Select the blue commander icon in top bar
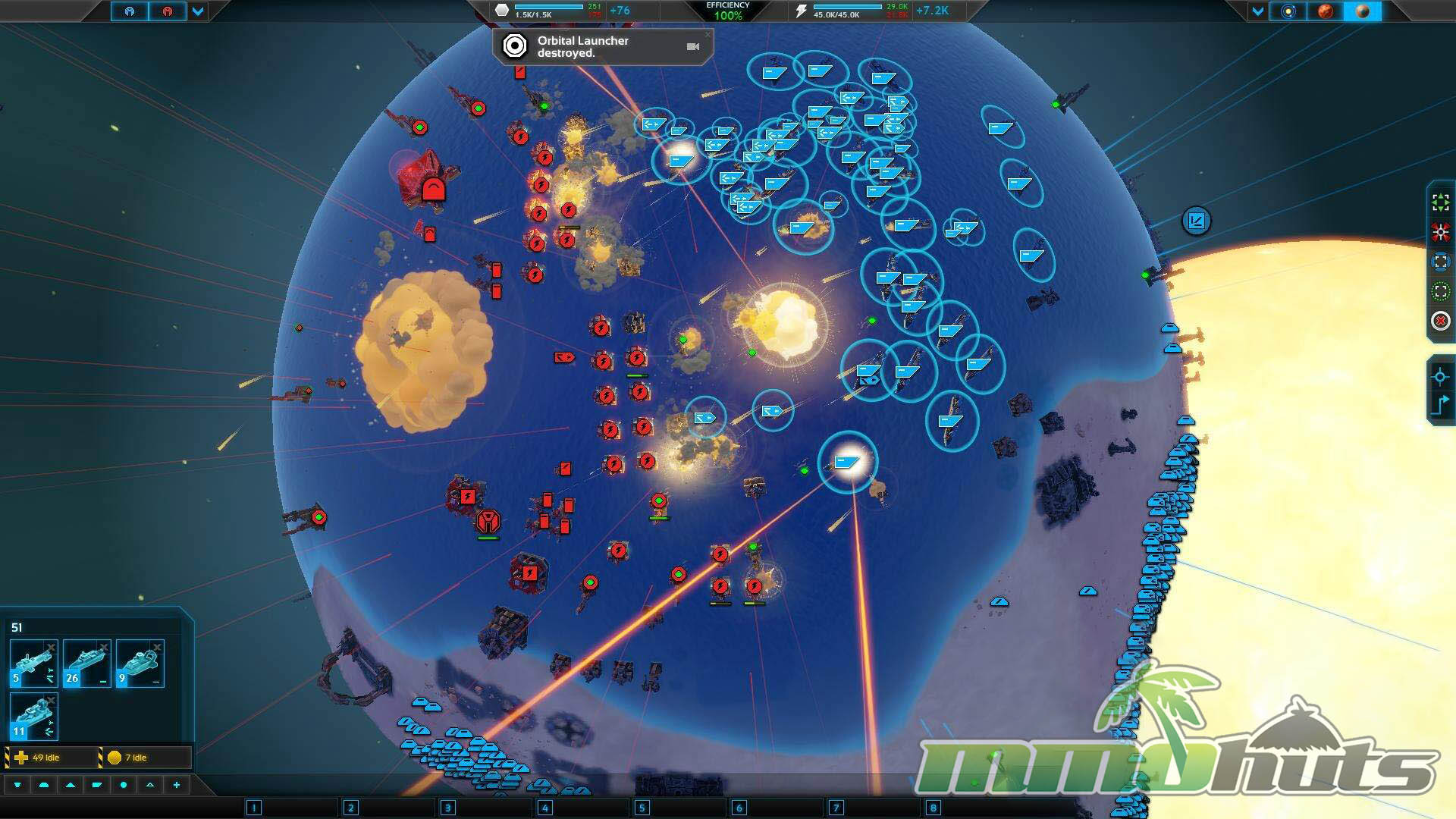Image resolution: width=1456 pixels, height=819 pixels. [x=130, y=11]
